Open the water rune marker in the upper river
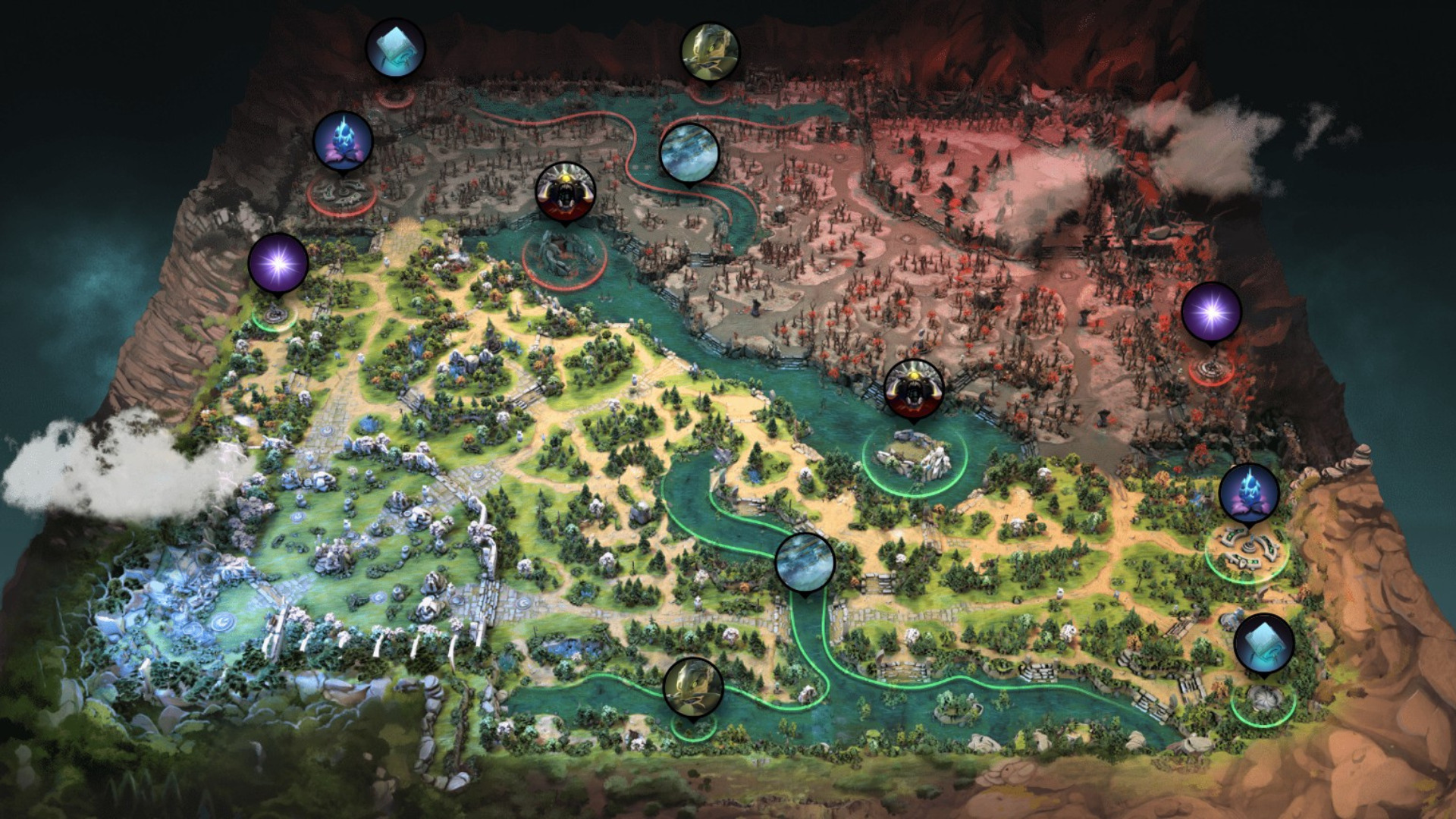This screenshot has height=819, width=1456. 689,152
